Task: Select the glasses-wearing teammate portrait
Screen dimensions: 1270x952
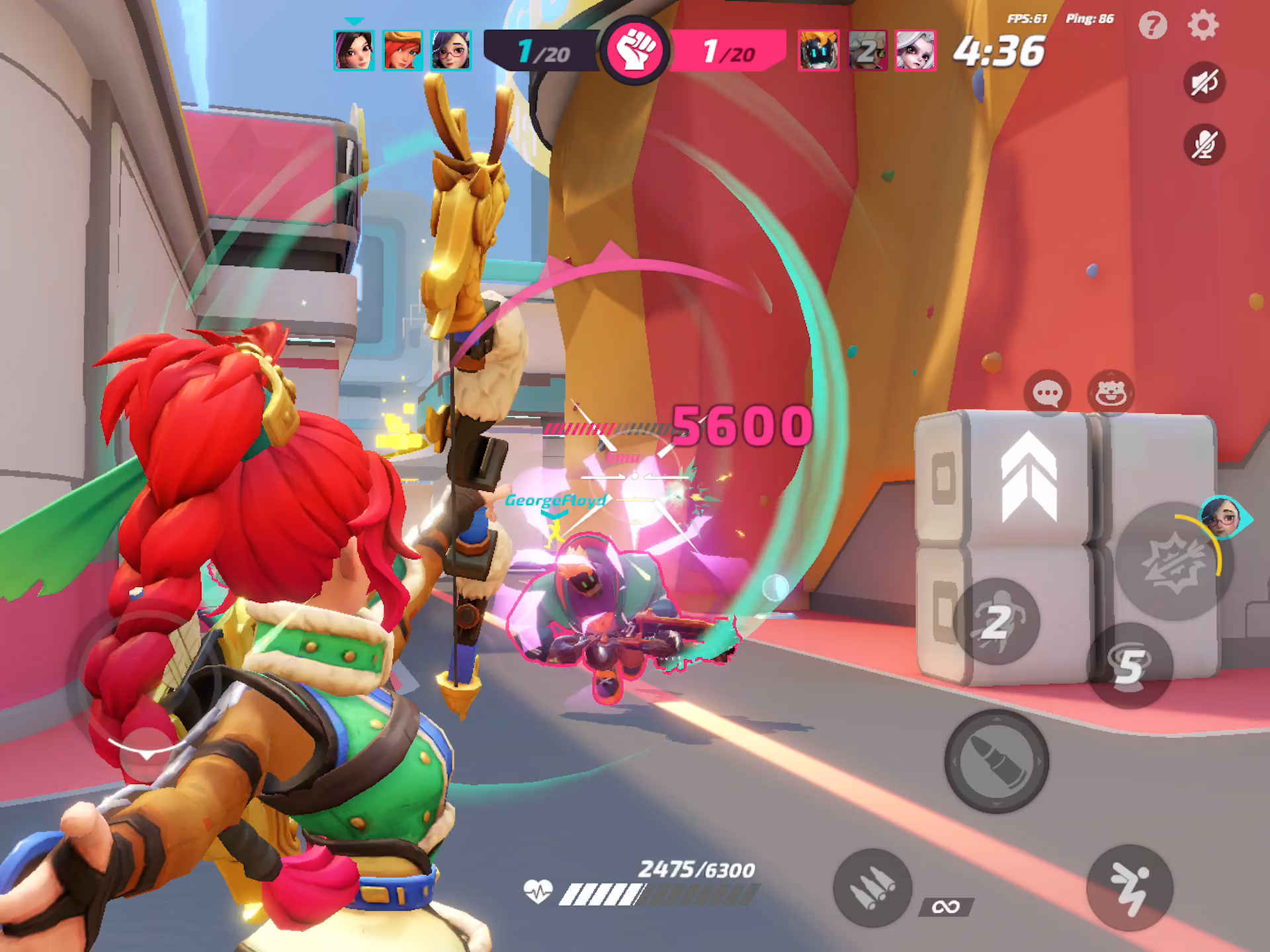Action: 450,50
